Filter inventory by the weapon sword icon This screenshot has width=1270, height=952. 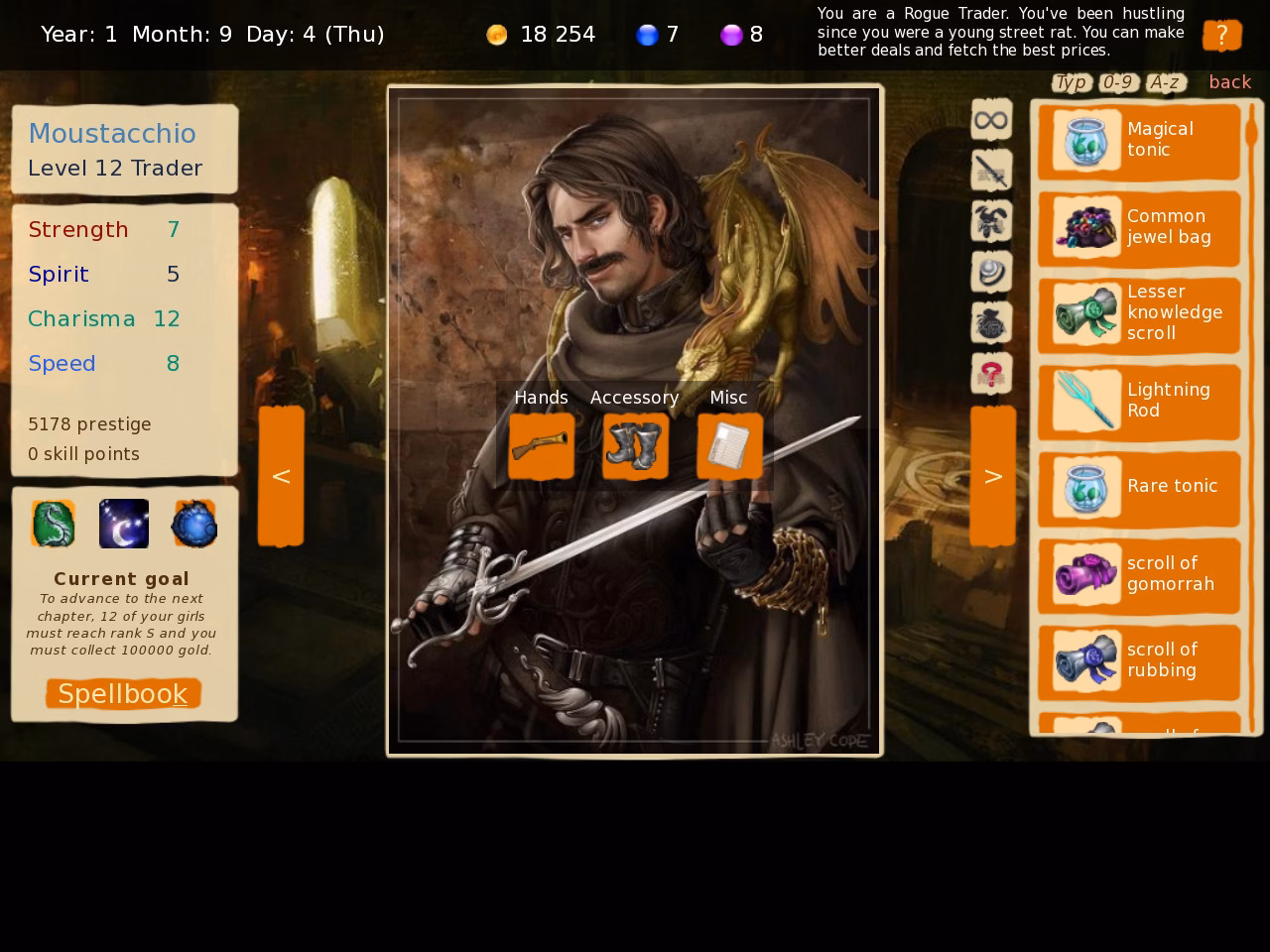[991, 170]
